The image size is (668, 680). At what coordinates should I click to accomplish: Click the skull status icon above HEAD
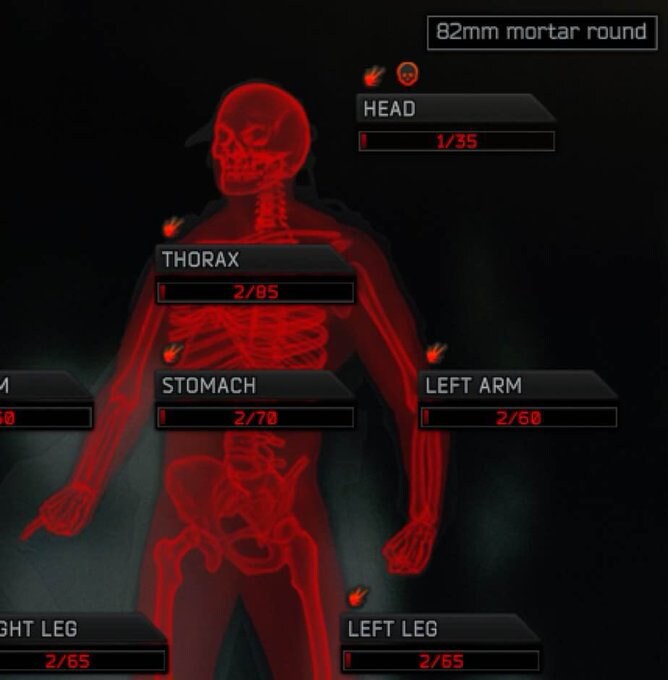coord(407,73)
